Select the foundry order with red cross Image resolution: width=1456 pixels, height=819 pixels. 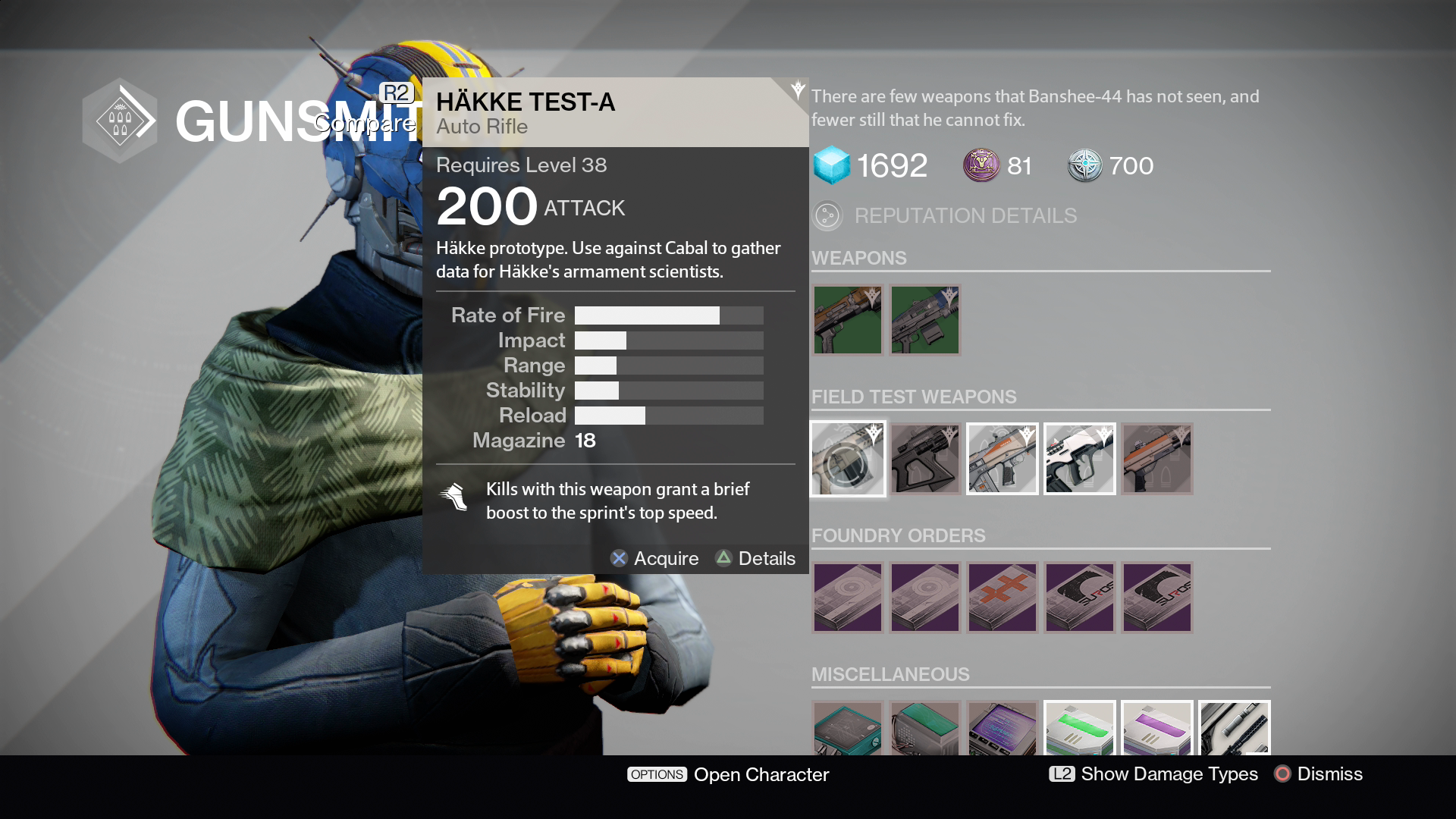[1003, 598]
